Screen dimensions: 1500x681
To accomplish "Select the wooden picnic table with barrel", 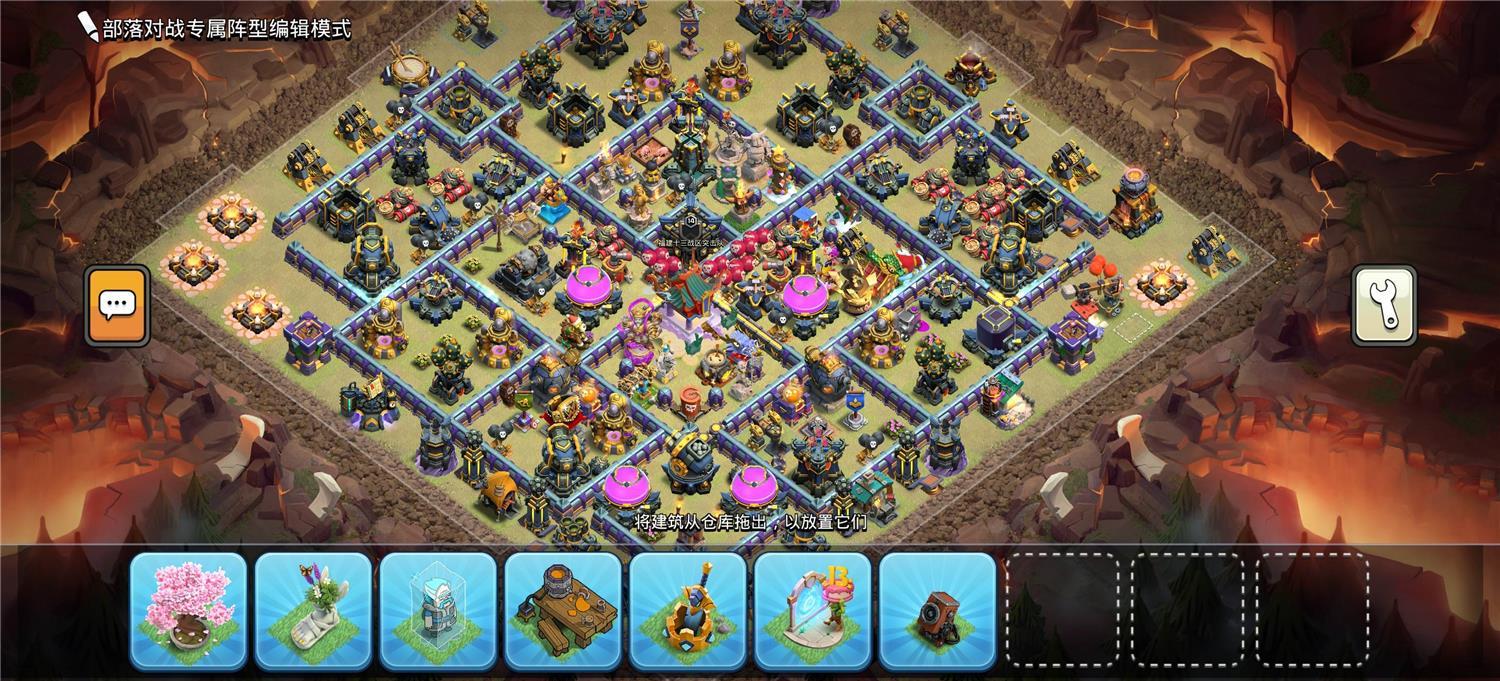I will click(563, 610).
